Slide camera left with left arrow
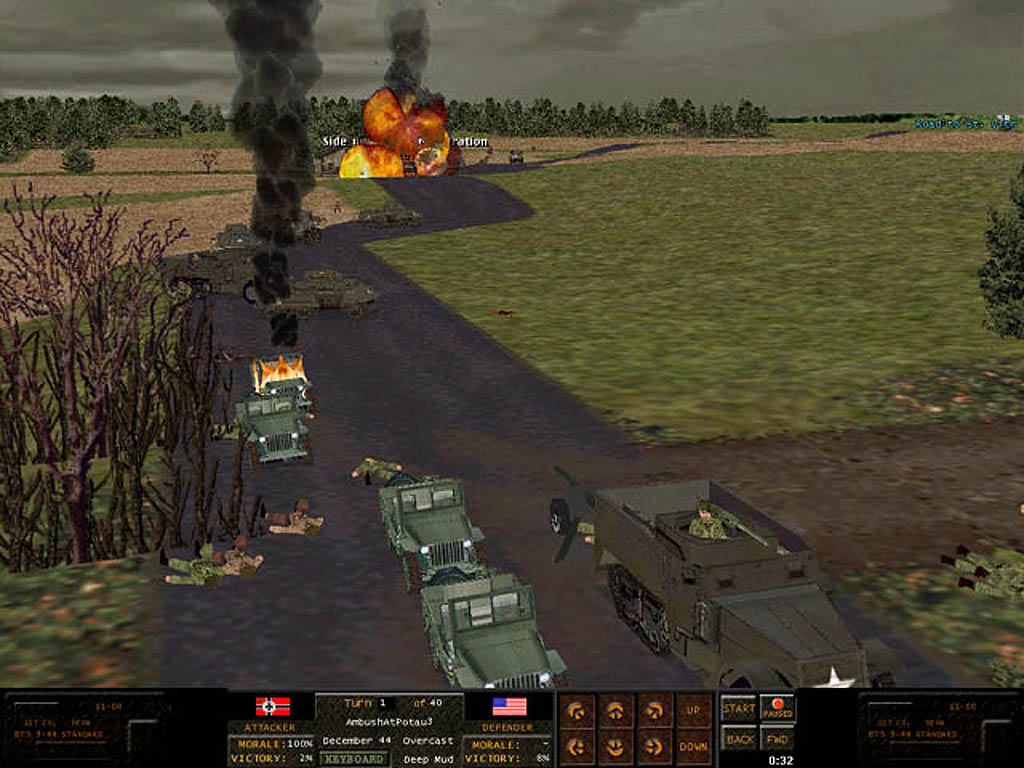The width and height of the screenshot is (1024, 768). tap(578, 745)
